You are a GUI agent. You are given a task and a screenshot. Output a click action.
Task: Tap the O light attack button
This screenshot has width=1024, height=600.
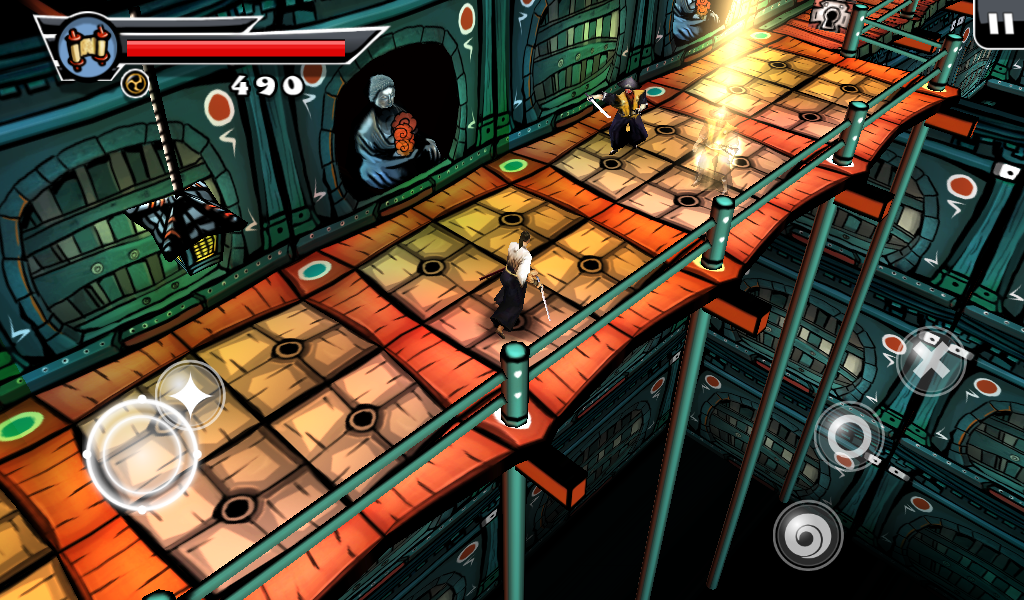click(x=849, y=436)
